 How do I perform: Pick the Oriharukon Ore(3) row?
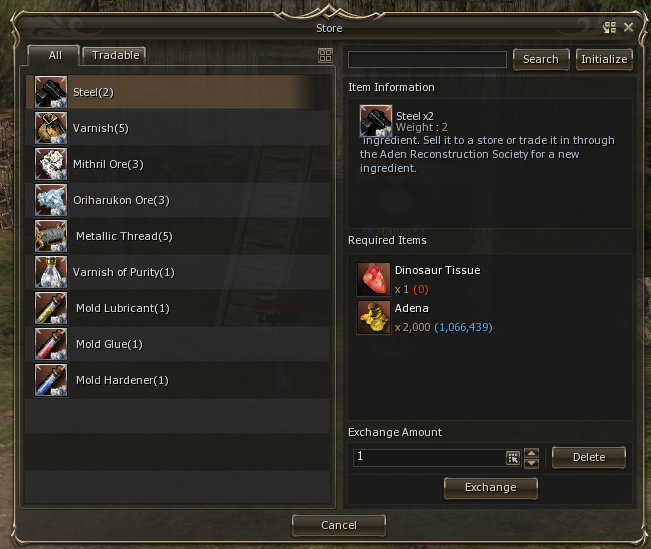click(178, 200)
